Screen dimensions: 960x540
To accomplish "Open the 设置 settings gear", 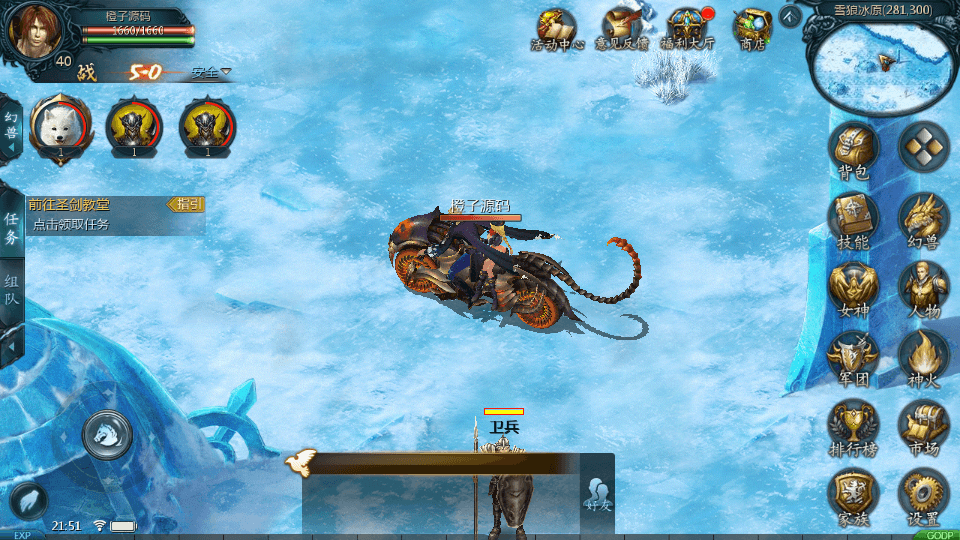I will click(923, 497).
